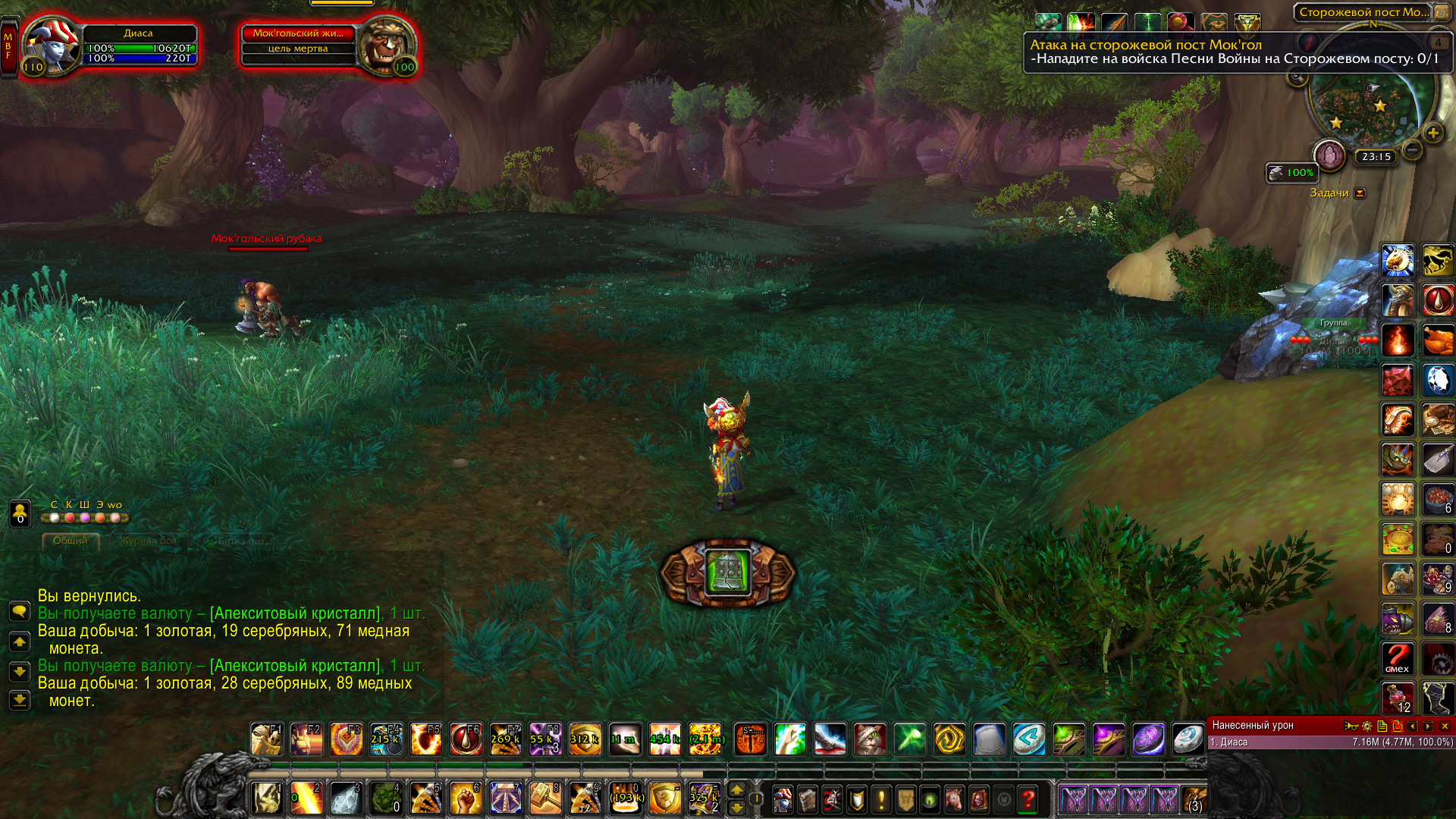
Task: Cast the crystal shard ability in slot 3
Action: 346,799
